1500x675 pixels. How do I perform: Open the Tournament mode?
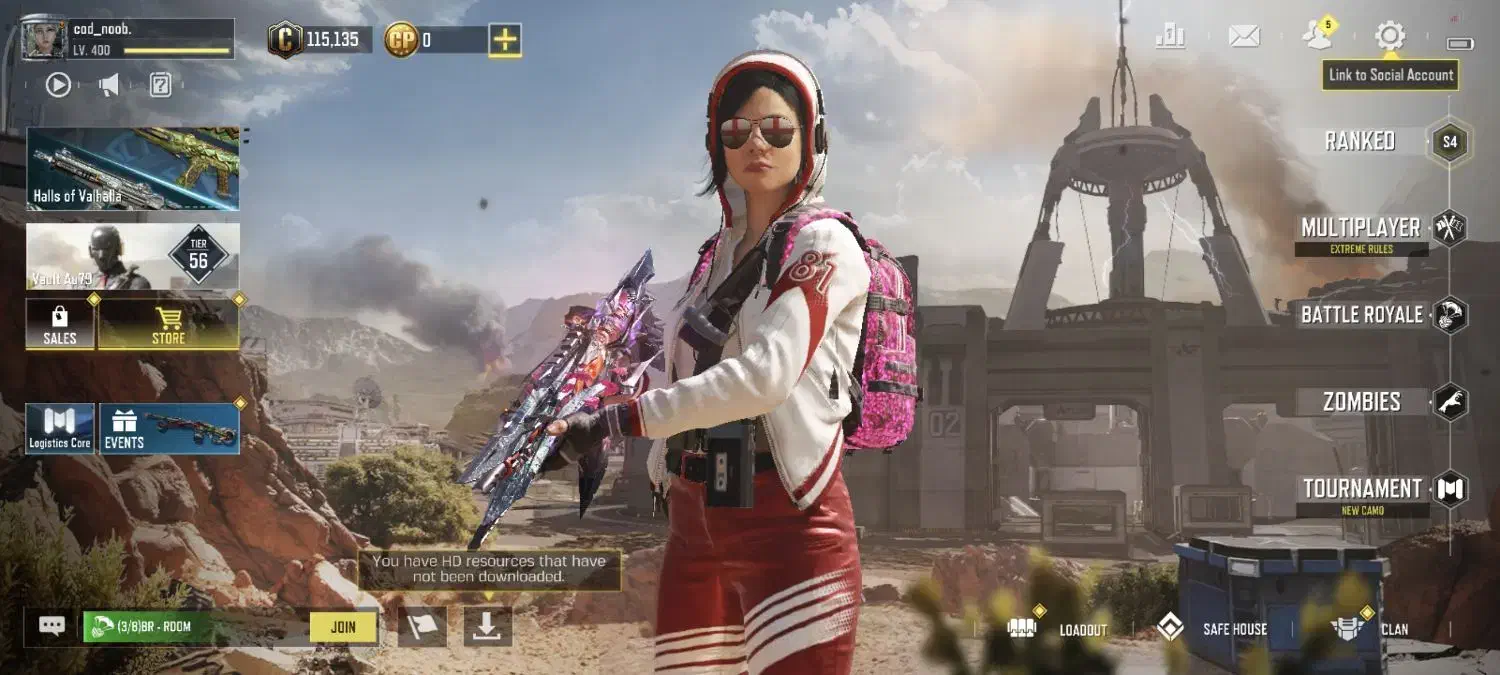pyautogui.click(x=1362, y=489)
